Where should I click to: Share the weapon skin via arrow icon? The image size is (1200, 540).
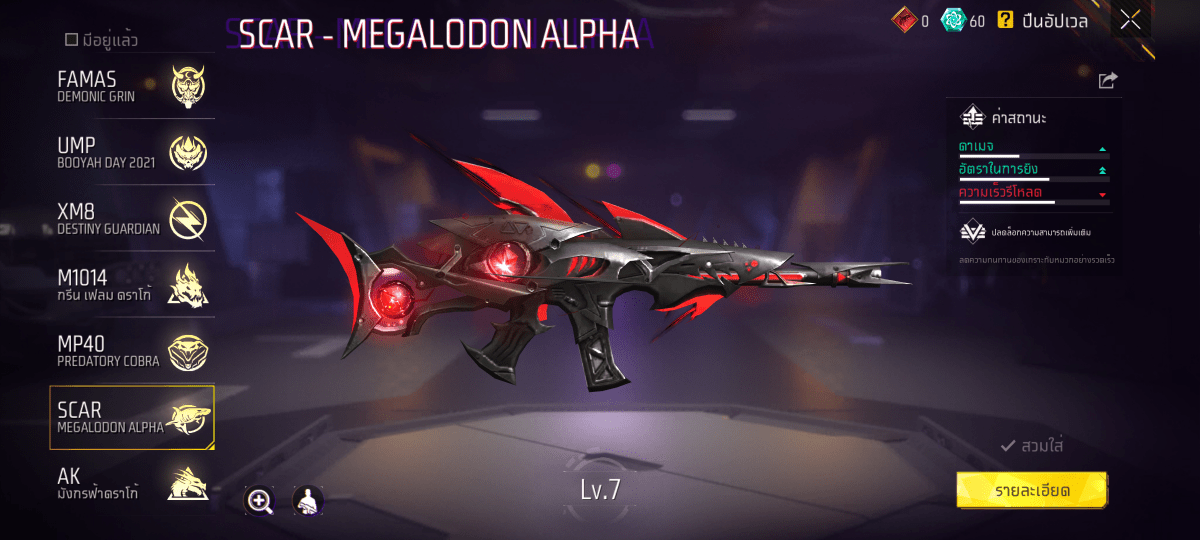coord(1107,81)
